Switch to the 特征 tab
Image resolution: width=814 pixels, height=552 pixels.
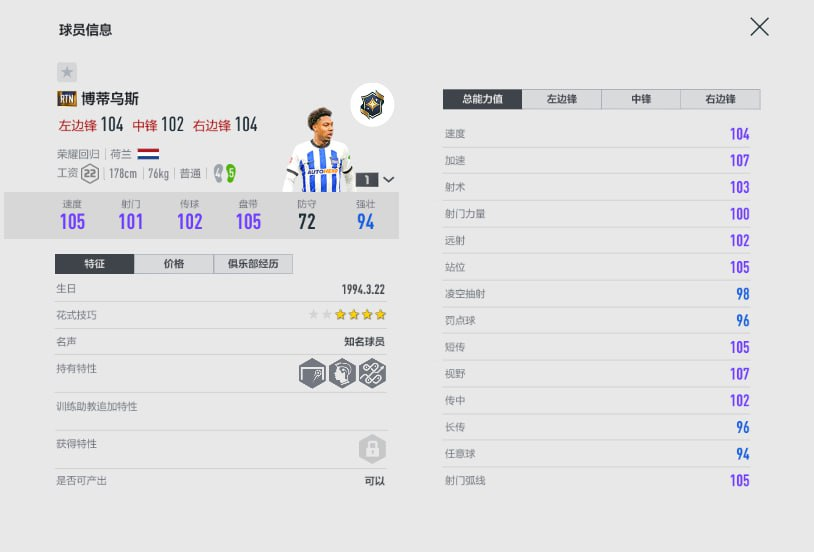pyautogui.click(x=94, y=264)
